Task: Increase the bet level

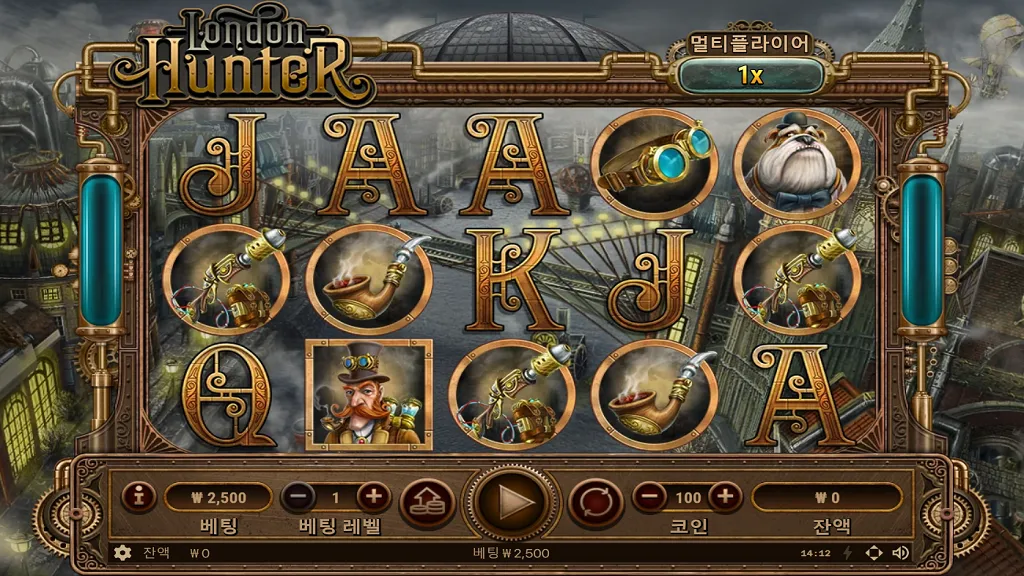Action: pyautogui.click(x=373, y=496)
